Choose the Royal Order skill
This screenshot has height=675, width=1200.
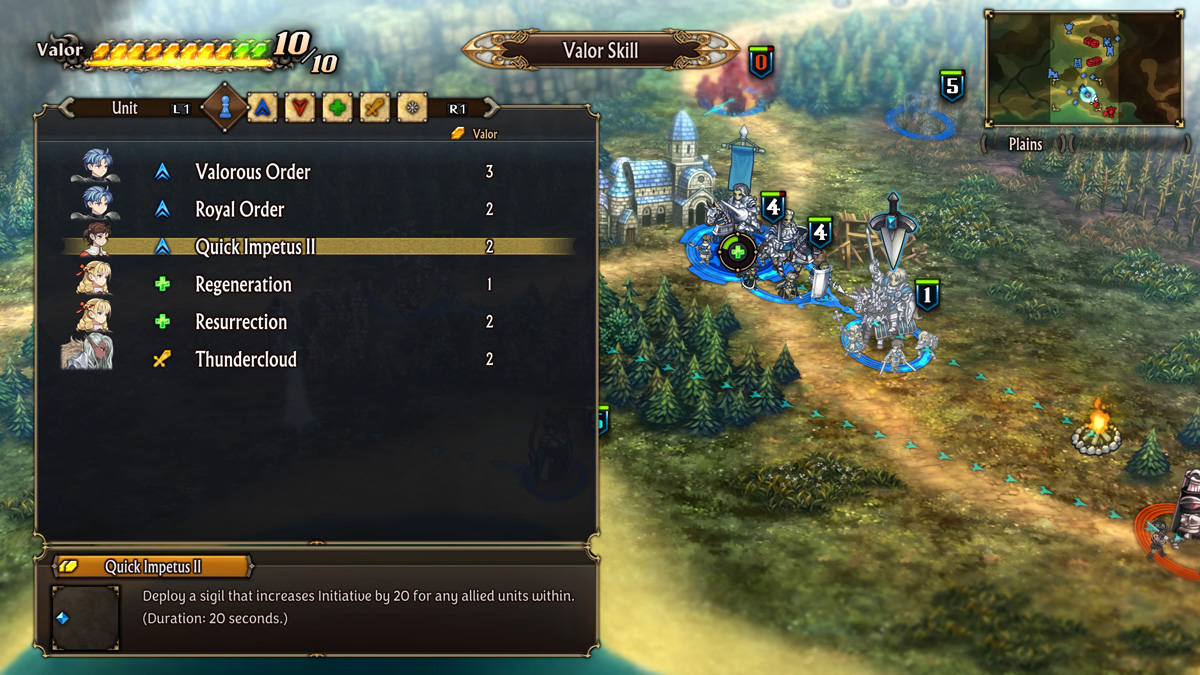click(240, 210)
